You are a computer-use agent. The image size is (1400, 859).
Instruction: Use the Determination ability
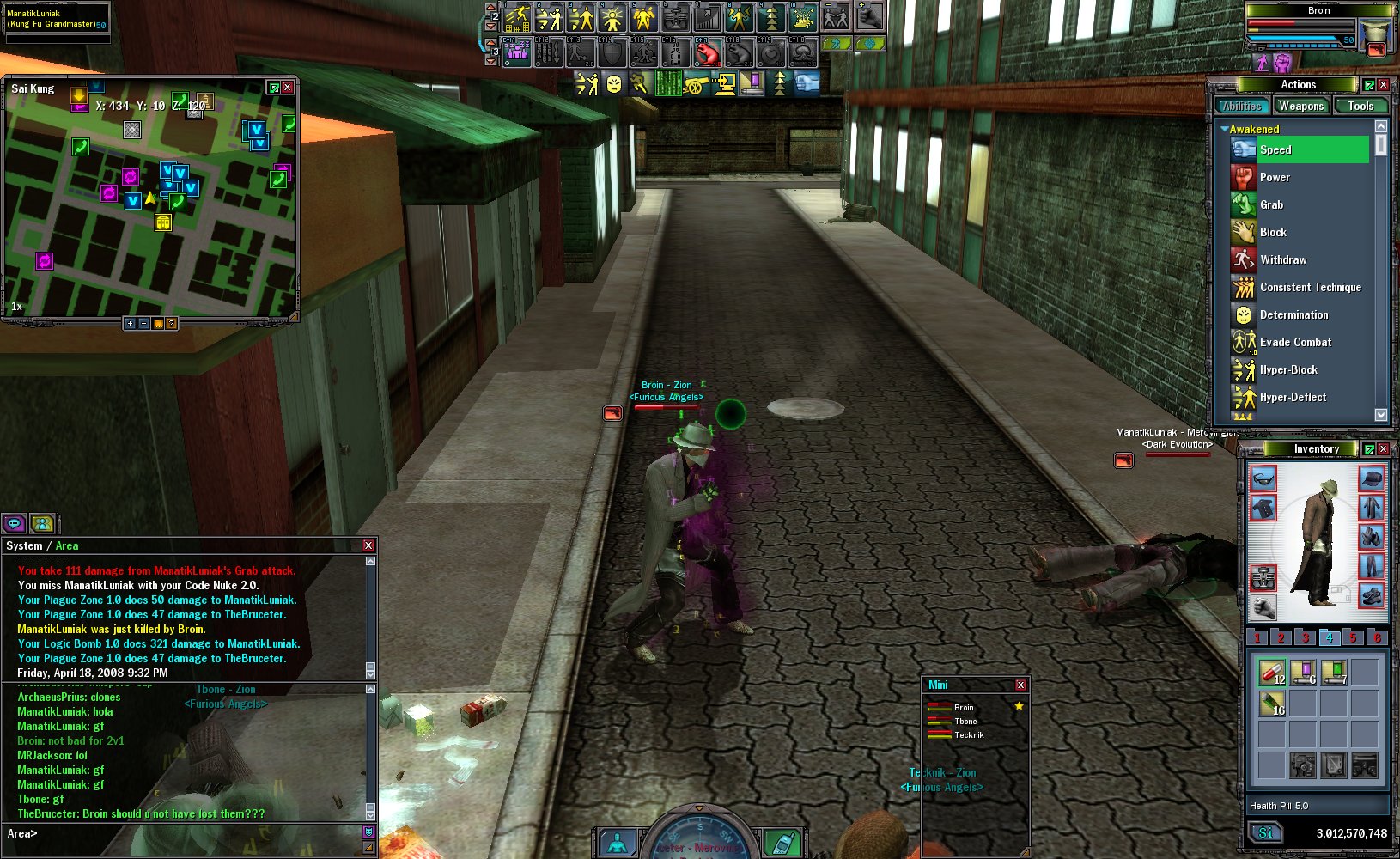(1293, 314)
